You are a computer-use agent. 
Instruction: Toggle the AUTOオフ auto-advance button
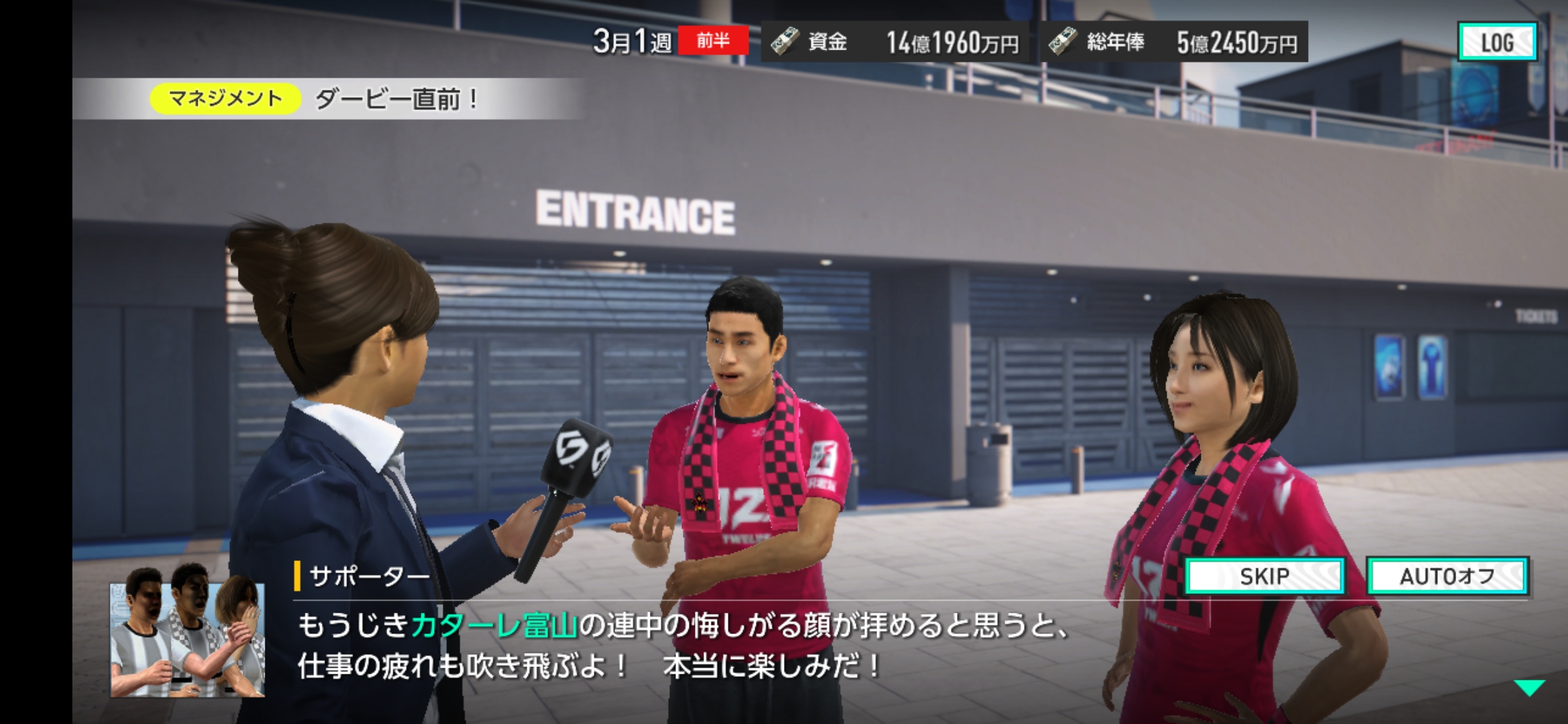[1447, 576]
